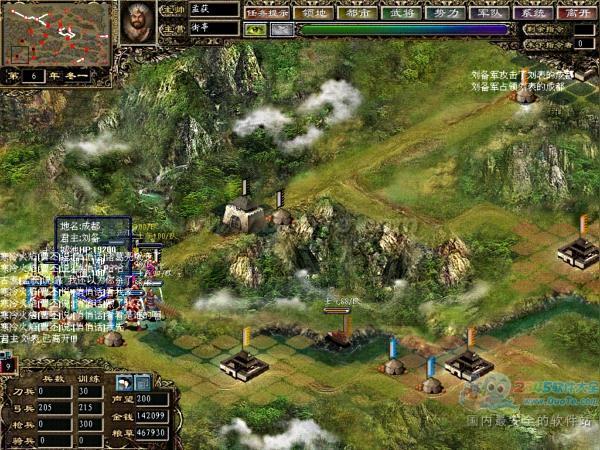The width and height of the screenshot is (600, 450).
Task: Open the 都市 city menu
Action: point(357,14)
